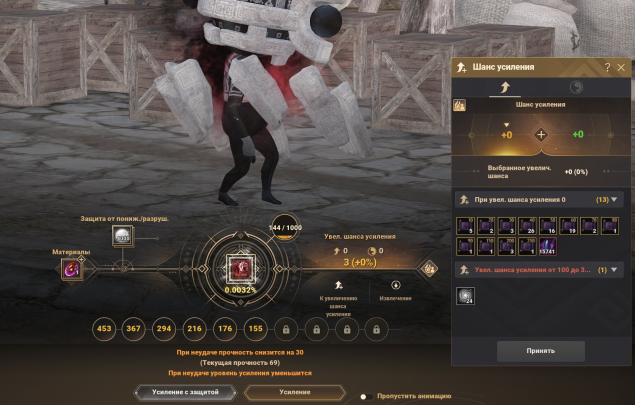
Task: Select the protection stone slot
Action: click(123, 236)
